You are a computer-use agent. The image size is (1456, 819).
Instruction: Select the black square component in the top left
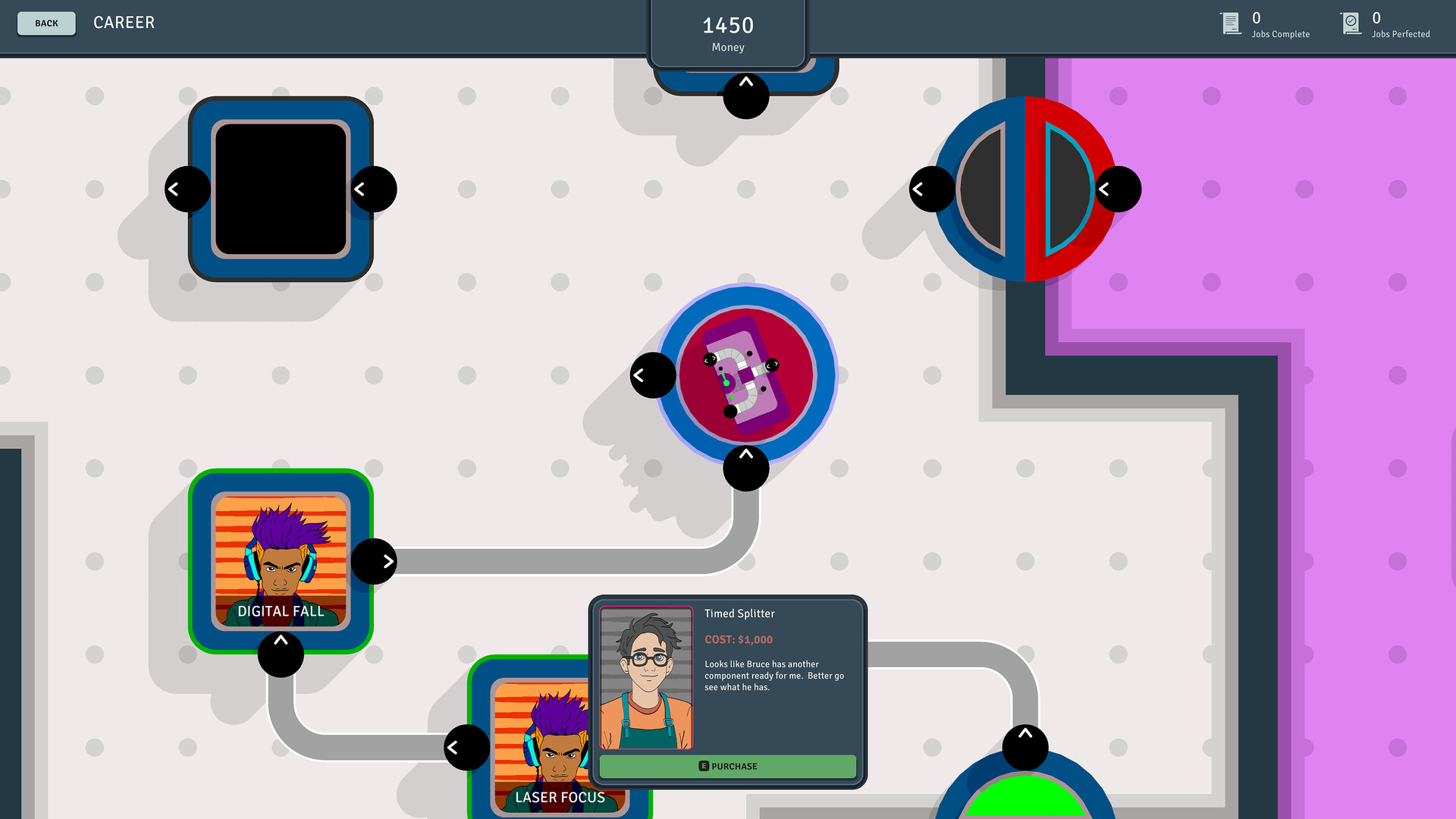click(x=280, y=188)
